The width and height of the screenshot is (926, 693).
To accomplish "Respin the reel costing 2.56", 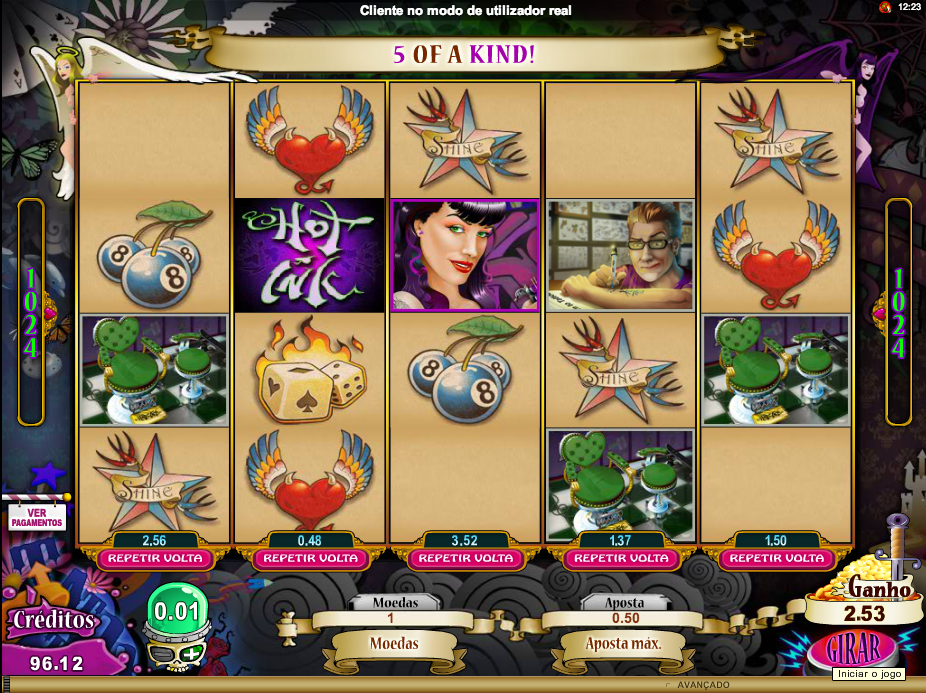I will tap(155, 558).
